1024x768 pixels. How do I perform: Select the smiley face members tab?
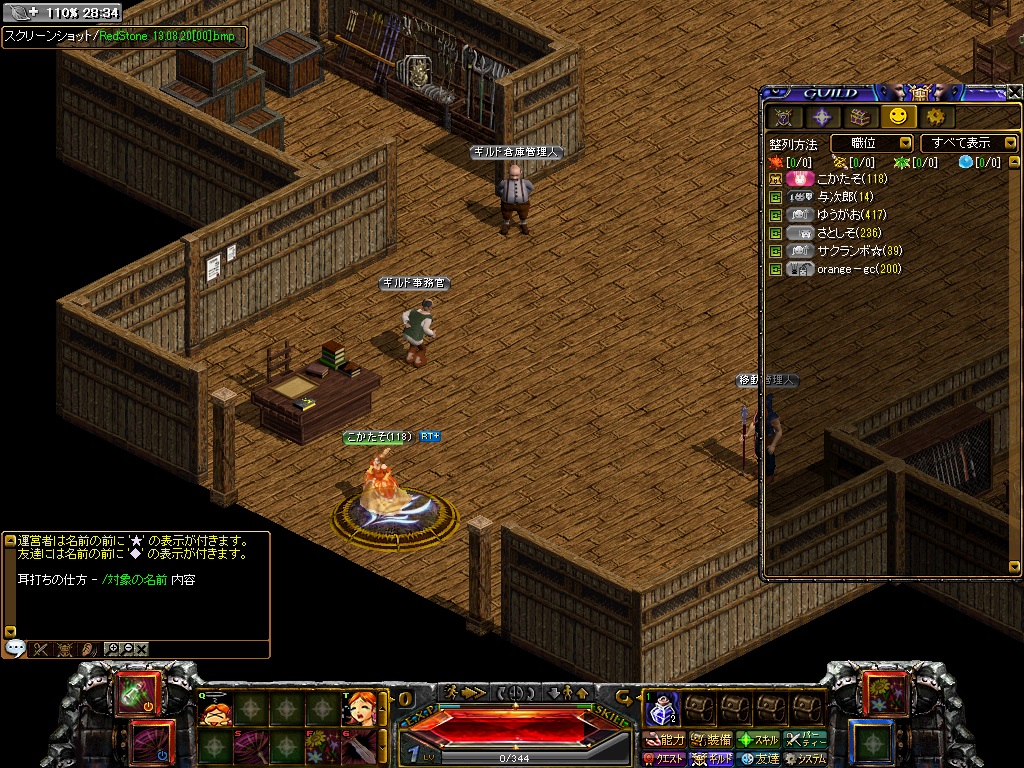pos(898,117)
